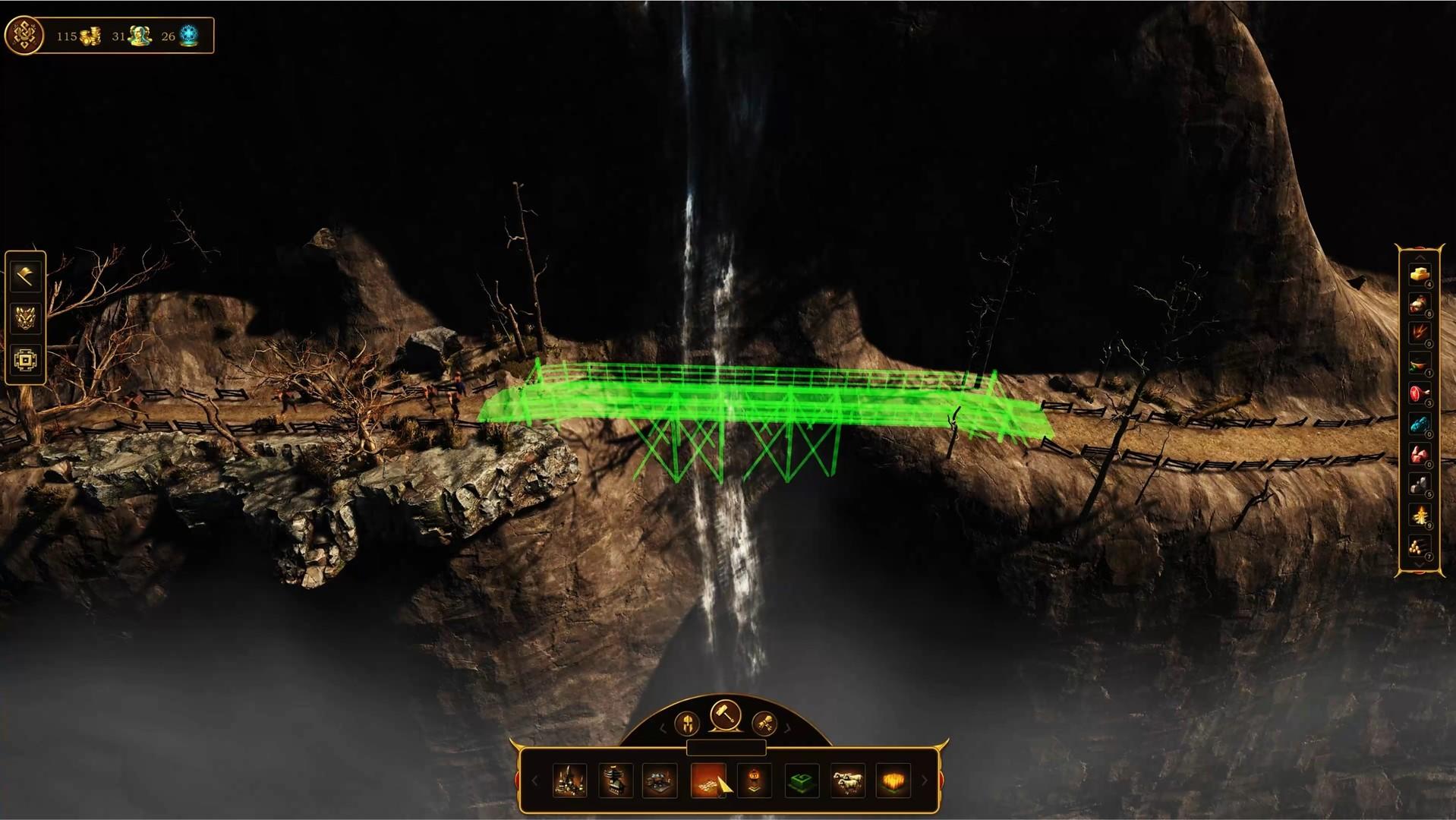Select the sheep pasture building thumbnail
The image size is (1456, 820).
click(847, 779)
